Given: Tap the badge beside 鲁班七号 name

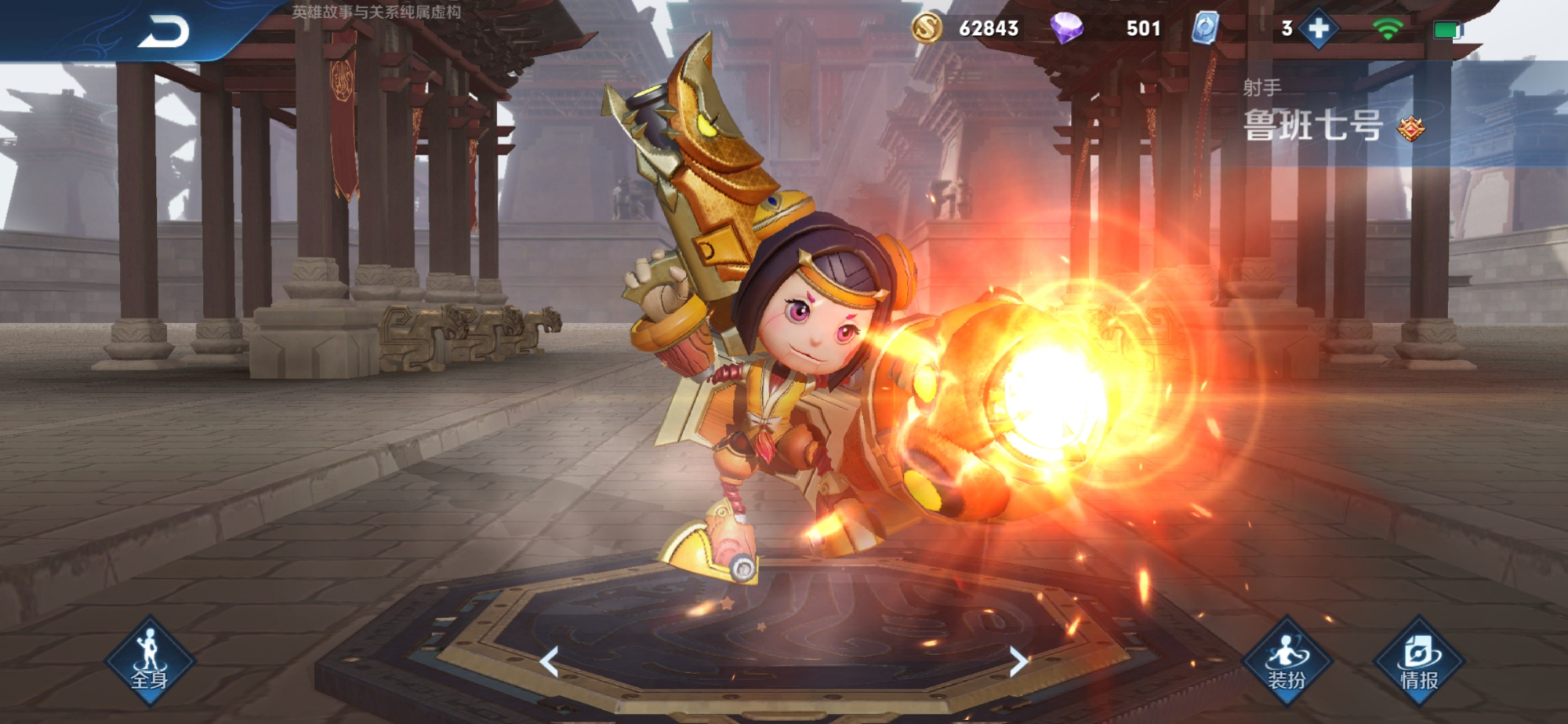Looking at the screenshot, I should point(1410,128).
